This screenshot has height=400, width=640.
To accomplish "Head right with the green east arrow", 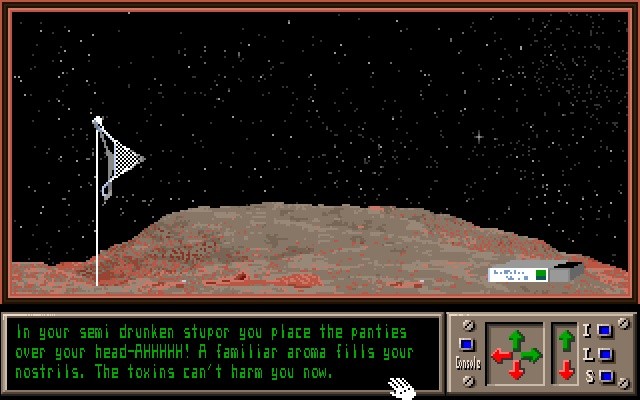I will tap(531, 355).
